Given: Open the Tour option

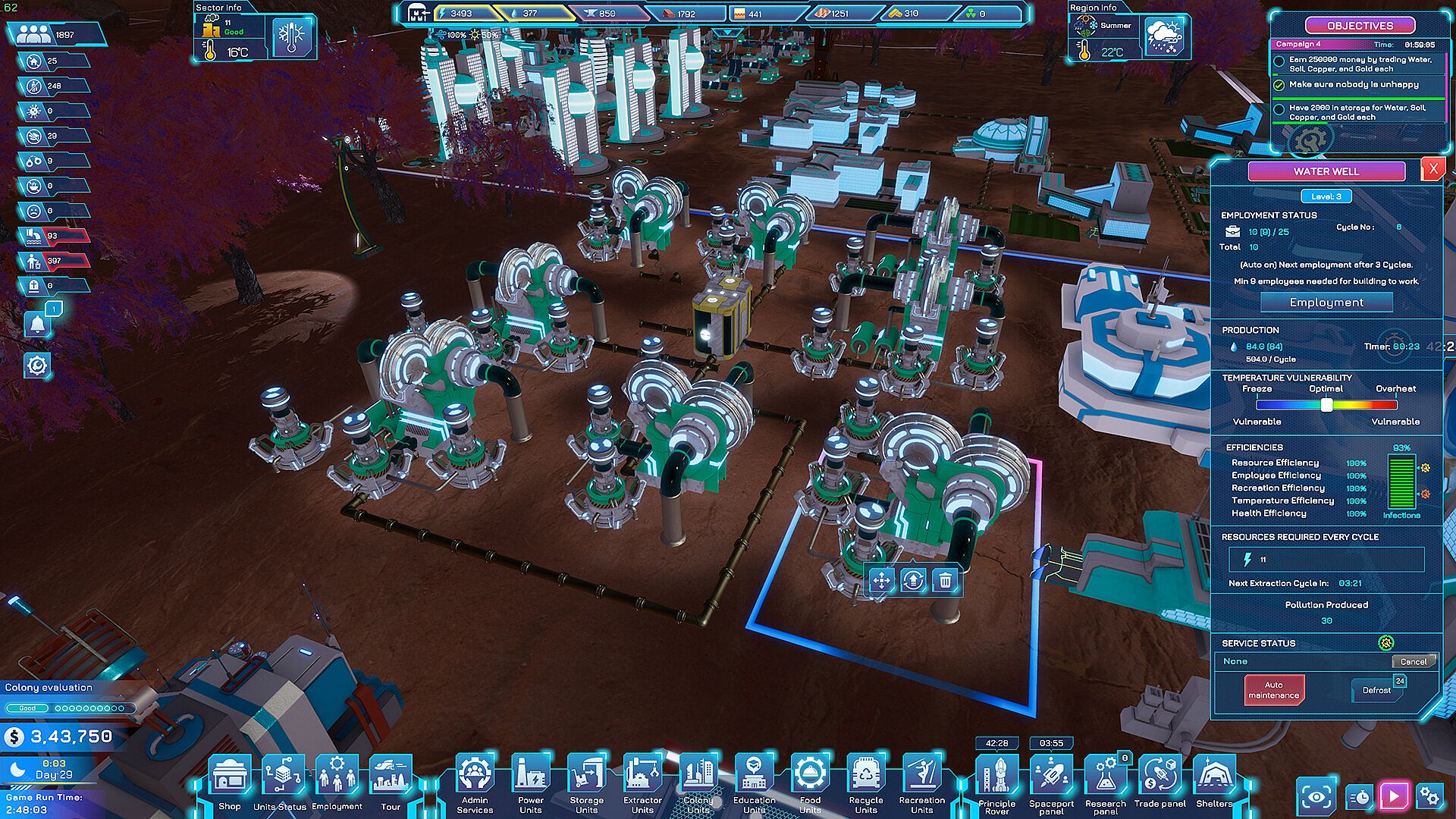Looking at the screenshot, I should (391, 780).
